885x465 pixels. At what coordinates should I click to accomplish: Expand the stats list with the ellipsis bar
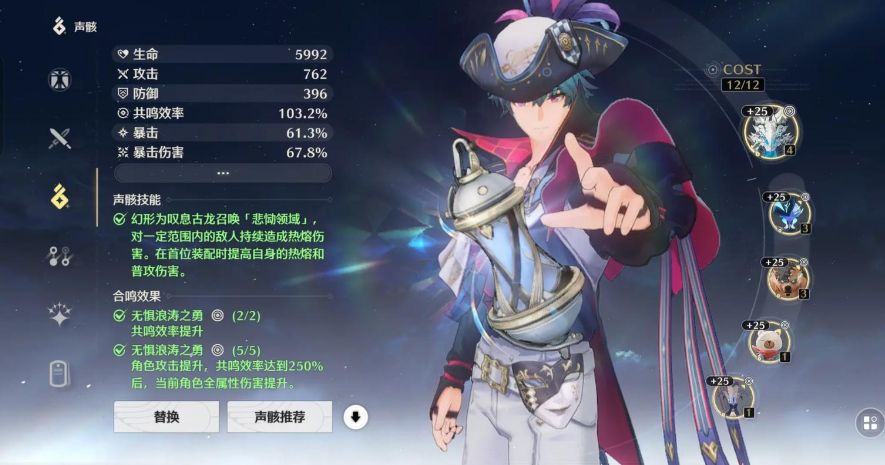(222, 173)
